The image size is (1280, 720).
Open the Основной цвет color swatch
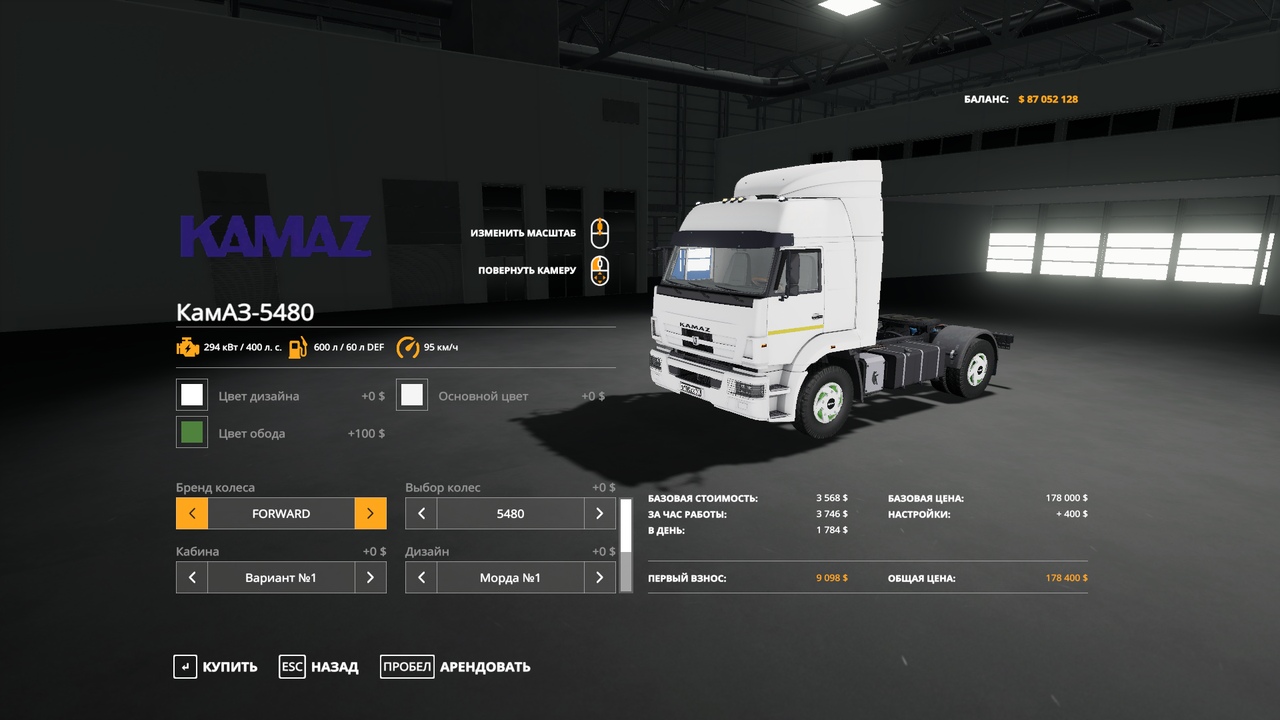point(412,395)
